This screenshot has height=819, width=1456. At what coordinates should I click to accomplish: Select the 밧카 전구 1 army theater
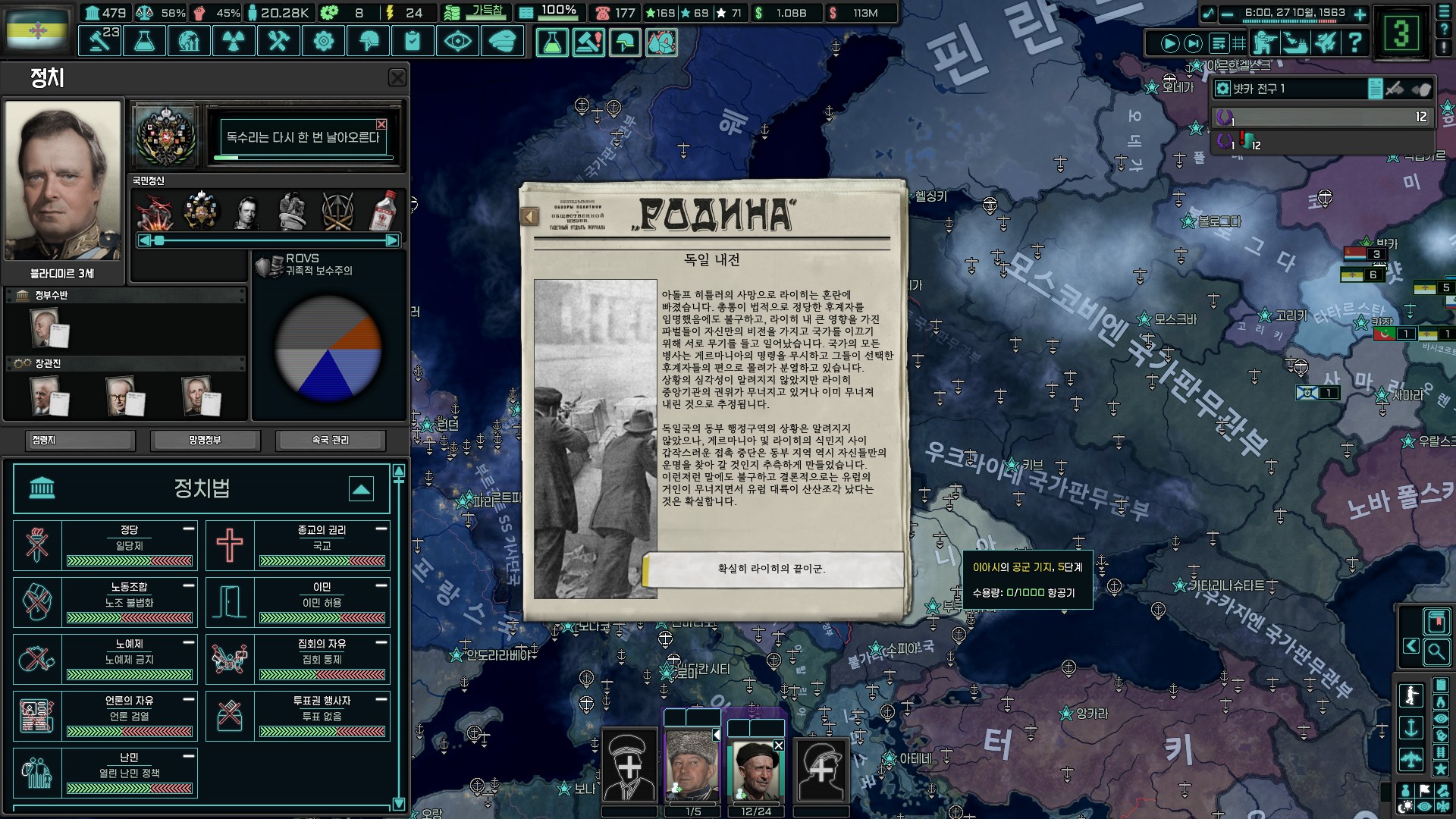pyautogui.click(x=1289, y=89)
